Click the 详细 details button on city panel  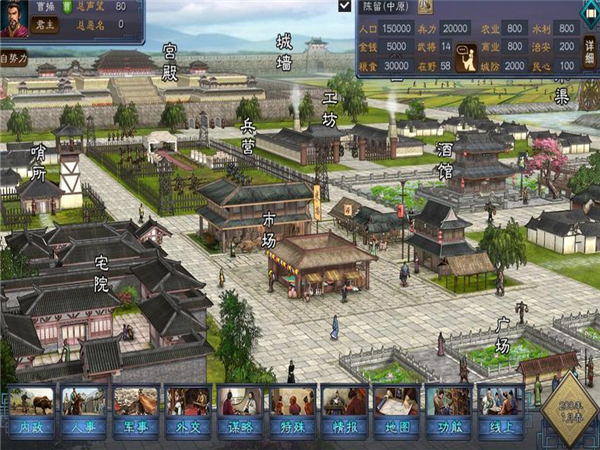(589, 46)
